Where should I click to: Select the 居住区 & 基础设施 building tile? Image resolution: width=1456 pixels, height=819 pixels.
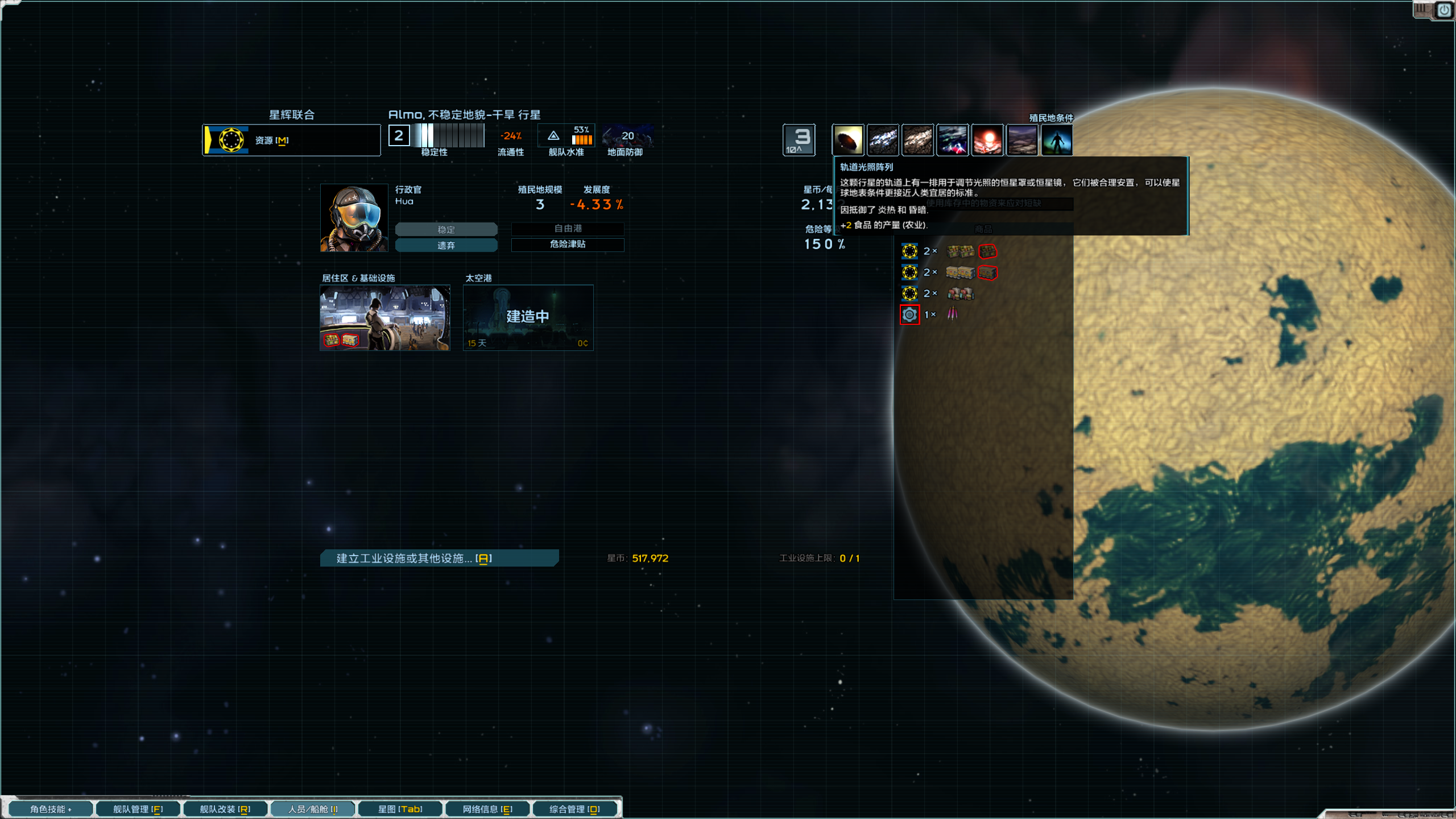point(385,317)
